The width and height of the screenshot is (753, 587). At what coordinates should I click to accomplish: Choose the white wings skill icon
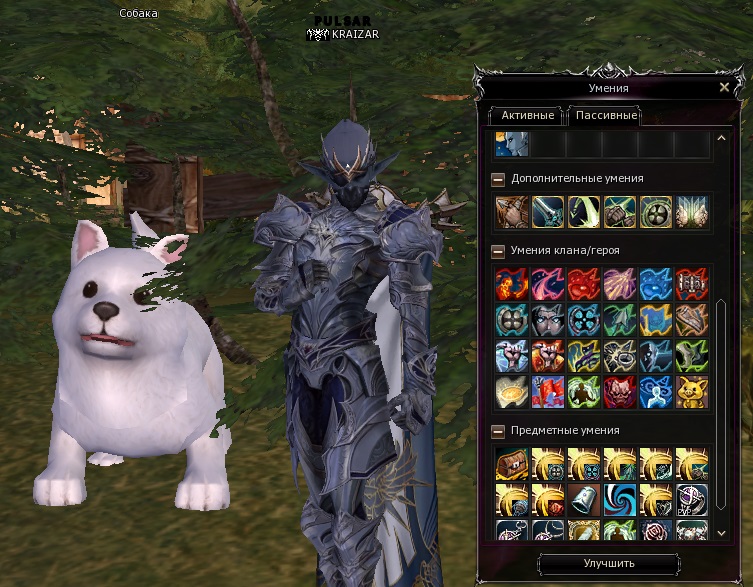pos(691,211)
